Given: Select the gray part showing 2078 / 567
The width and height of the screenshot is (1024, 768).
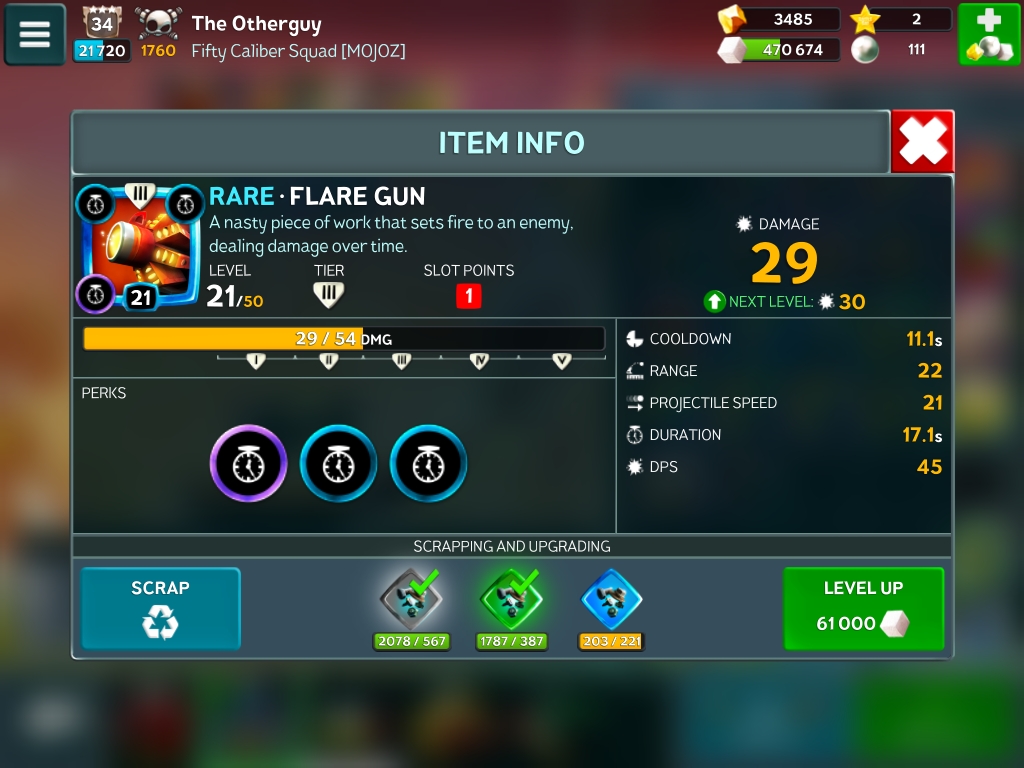Looking at the screenshot, I should (411, 602).
